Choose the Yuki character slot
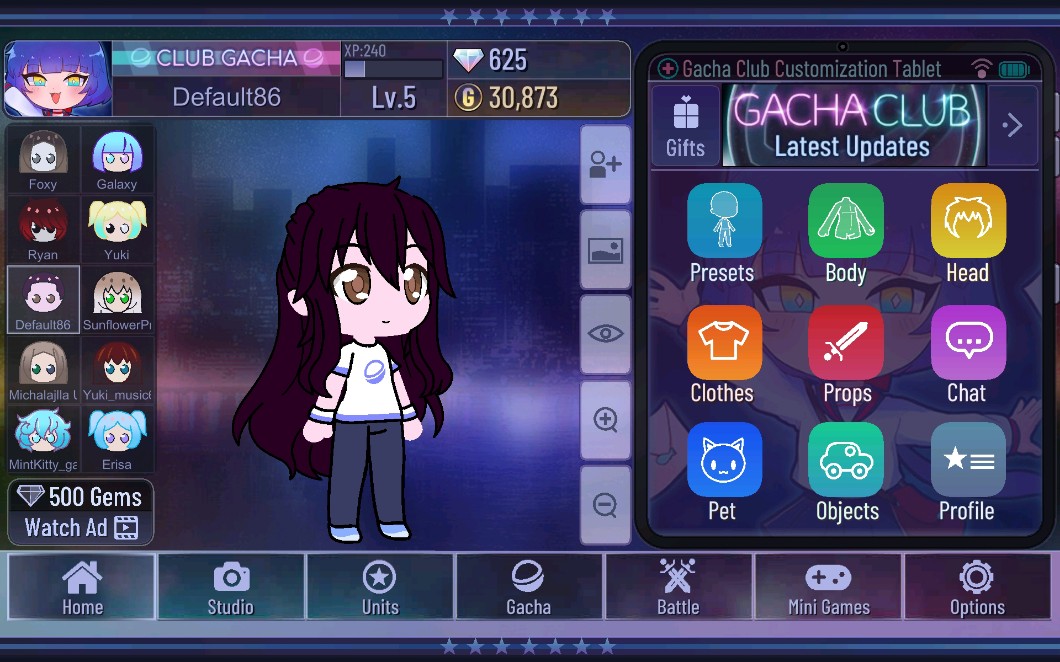 [117, 229]
